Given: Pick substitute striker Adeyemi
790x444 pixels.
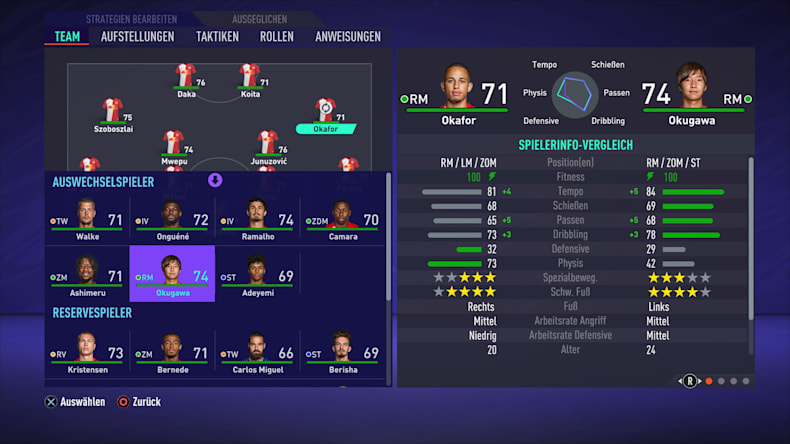Looking at the screenshot, I should point(257,275).
